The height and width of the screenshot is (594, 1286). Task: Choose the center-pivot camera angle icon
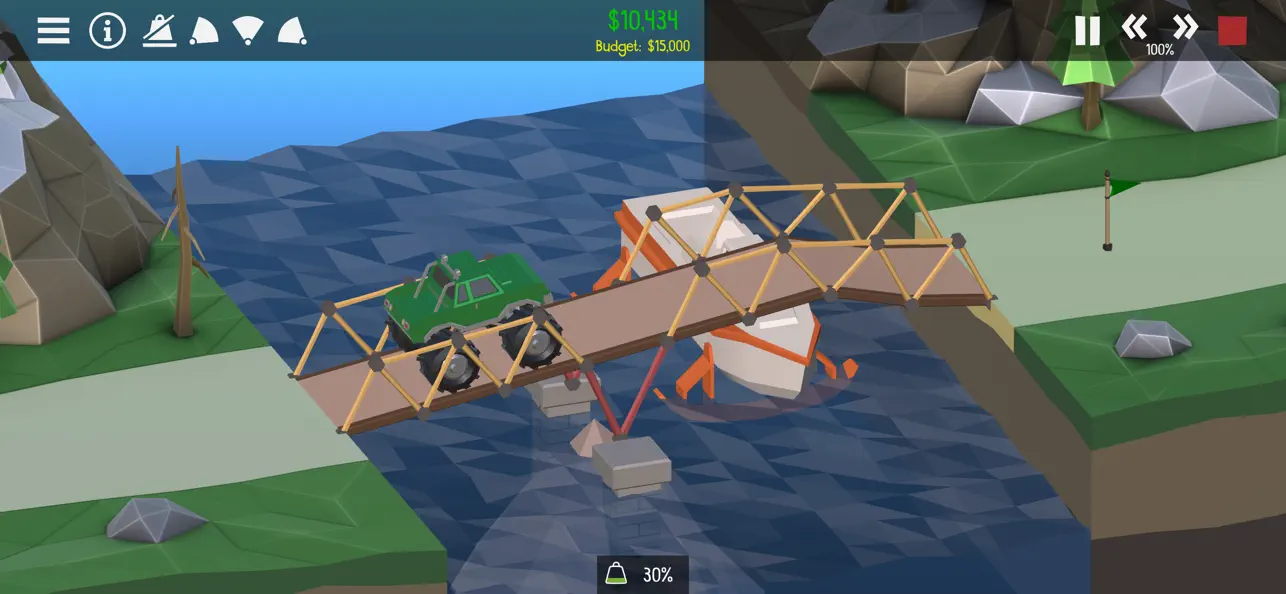pos(248,31)
